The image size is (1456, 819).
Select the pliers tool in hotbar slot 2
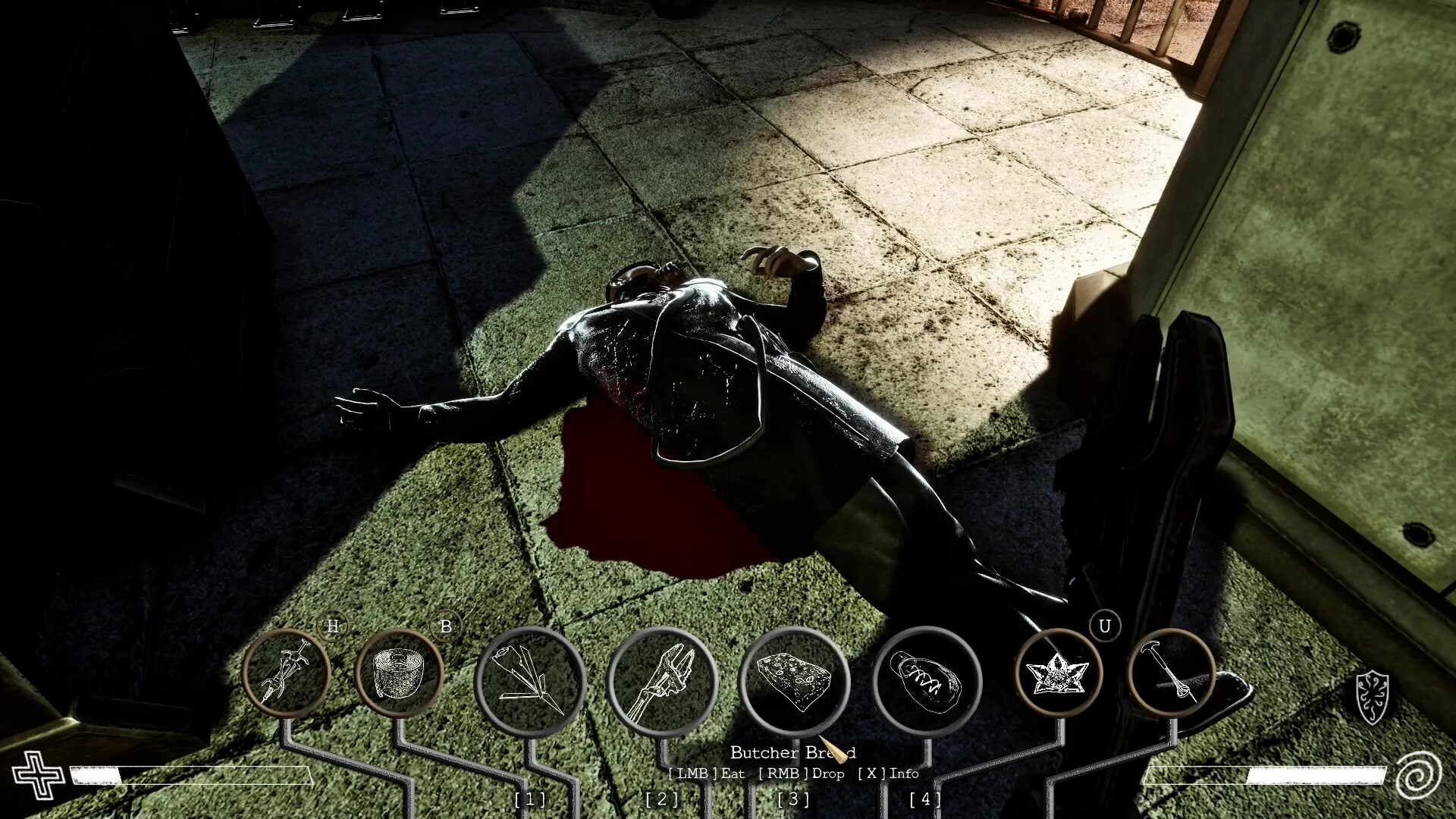665,682
